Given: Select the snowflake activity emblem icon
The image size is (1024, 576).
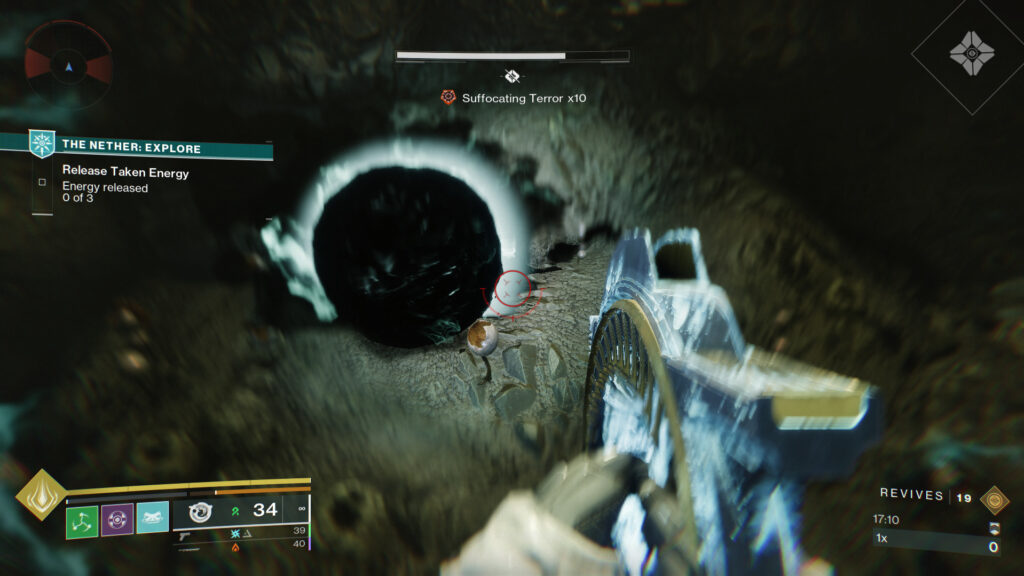Looking at the screenshot, I should pyautogui.click(x=41, y=144).
